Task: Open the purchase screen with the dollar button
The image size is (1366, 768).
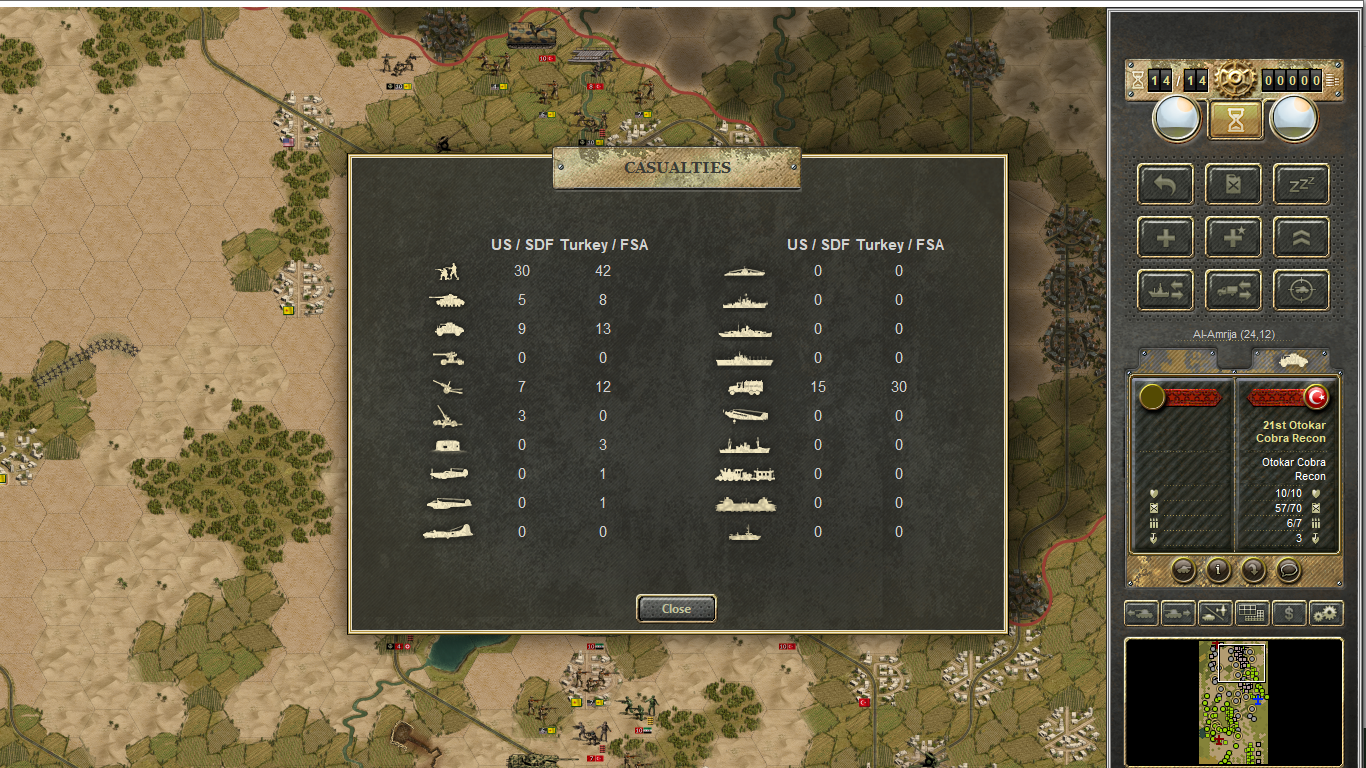Action: point(1289,613)
